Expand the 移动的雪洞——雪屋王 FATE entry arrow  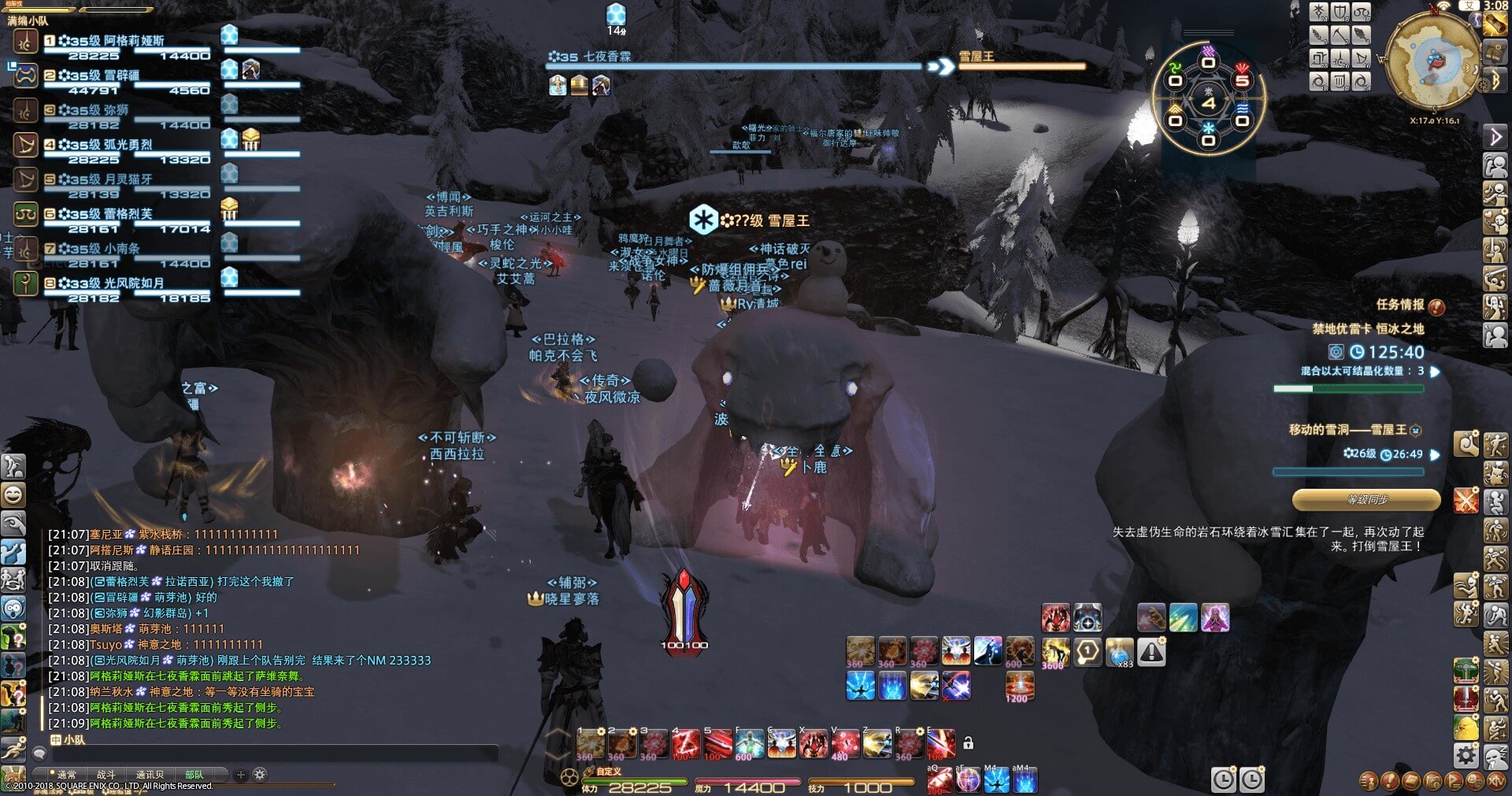[1435, 454]
